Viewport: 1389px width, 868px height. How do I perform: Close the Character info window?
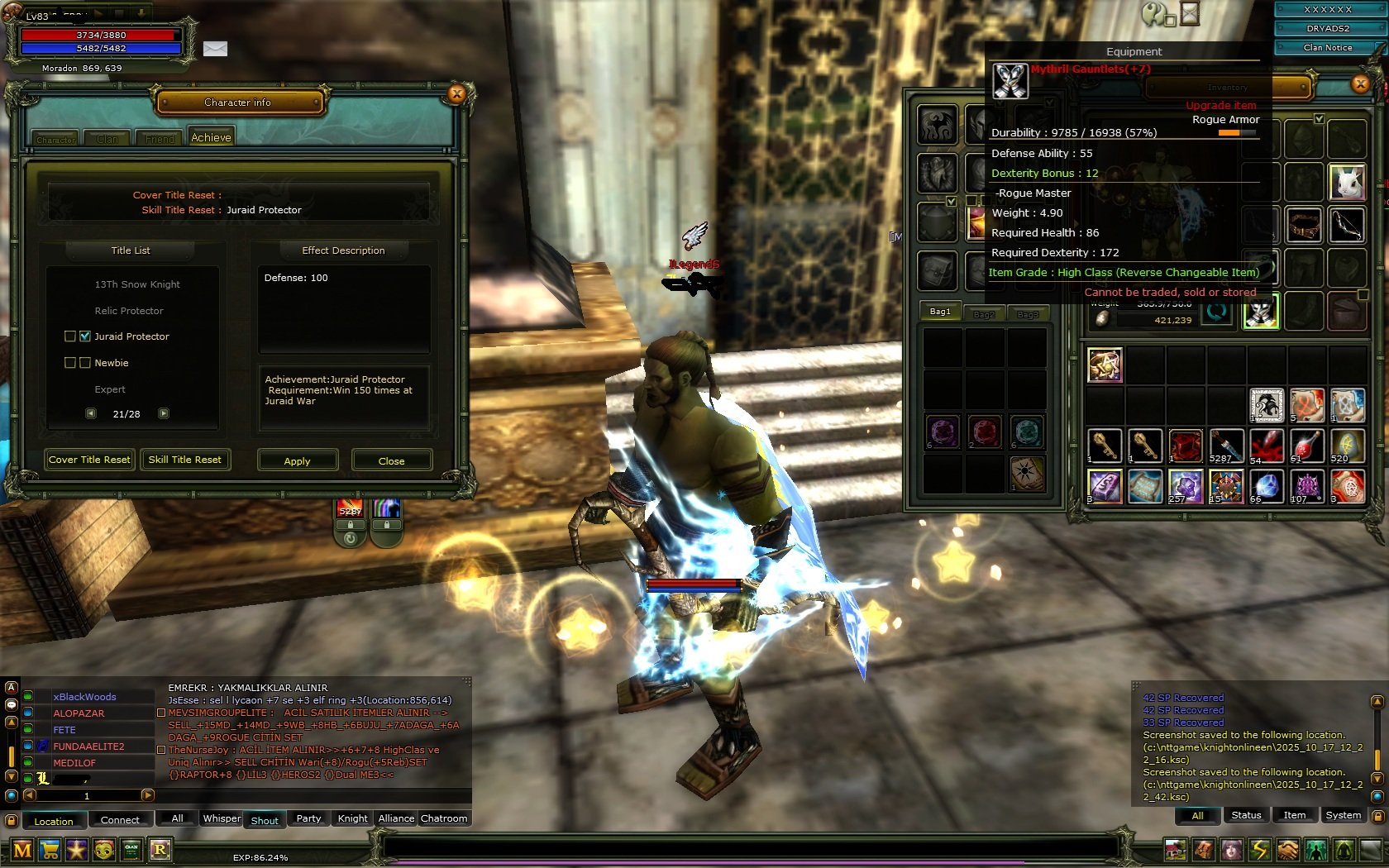point(456,94)
